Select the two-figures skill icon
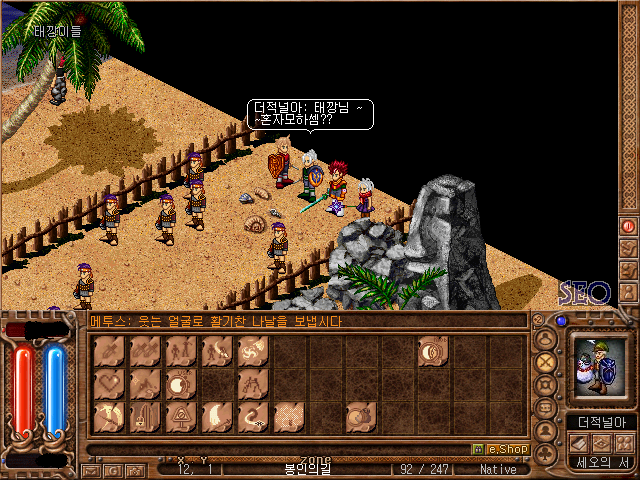The height and width of the screenshot is (480, 640). [x=181, y=351]
